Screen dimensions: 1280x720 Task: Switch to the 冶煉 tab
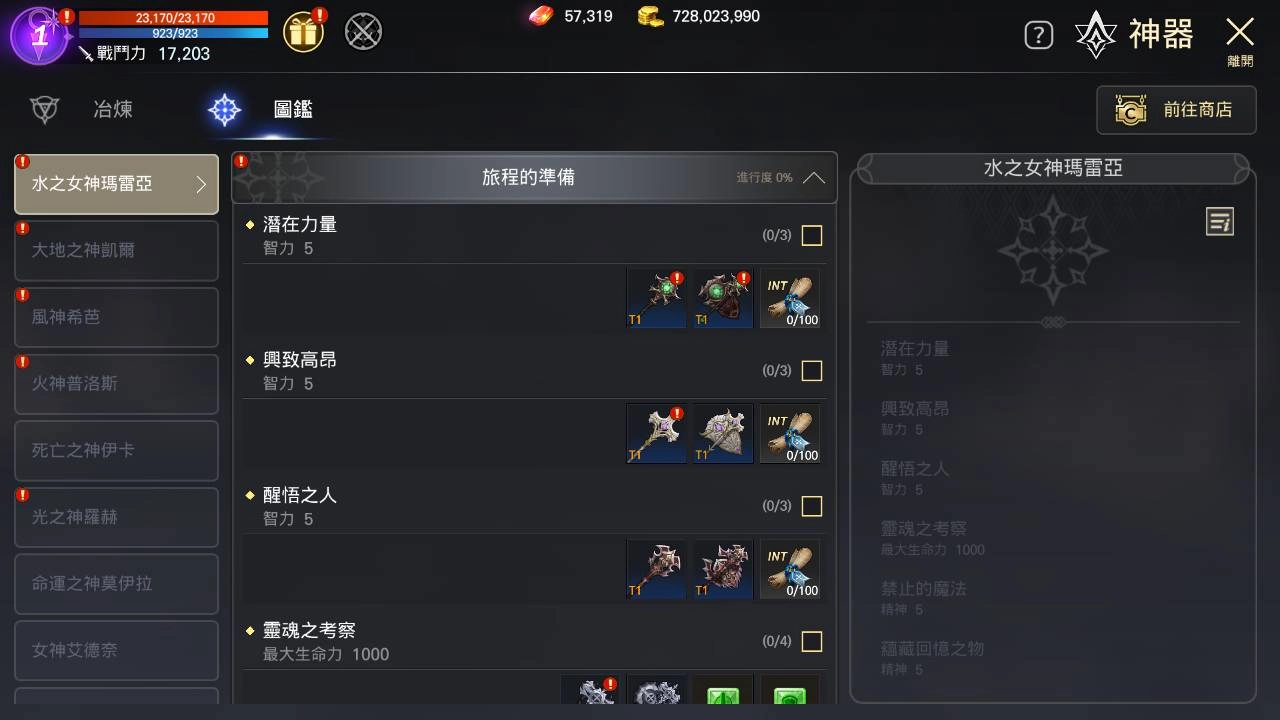[x=112, y=110]
